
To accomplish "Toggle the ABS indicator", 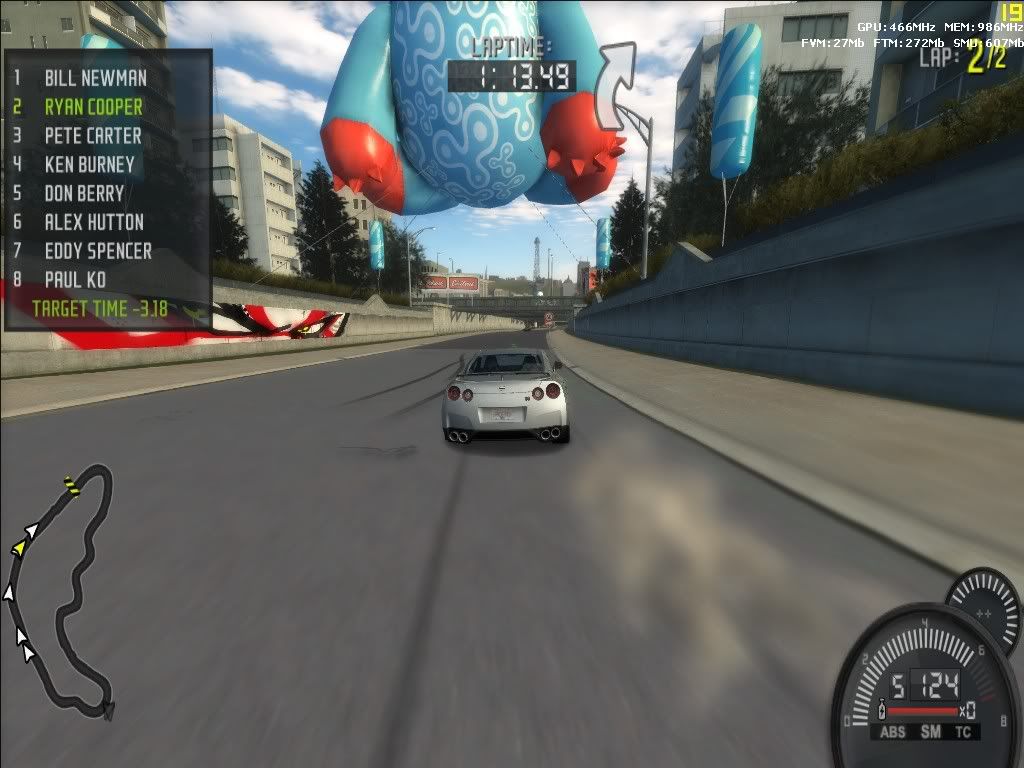I will coord(891,732).
